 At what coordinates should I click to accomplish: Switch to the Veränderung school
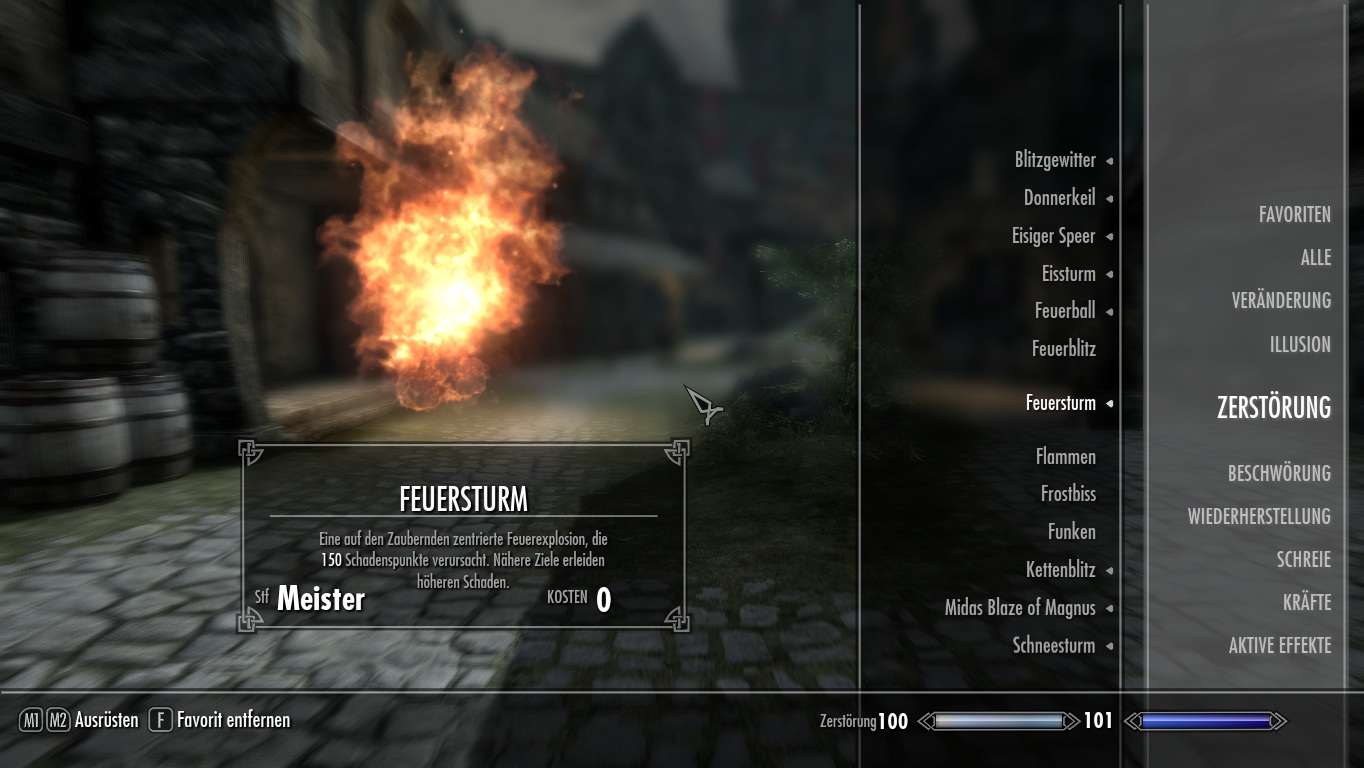click(x=1281, y=301)
